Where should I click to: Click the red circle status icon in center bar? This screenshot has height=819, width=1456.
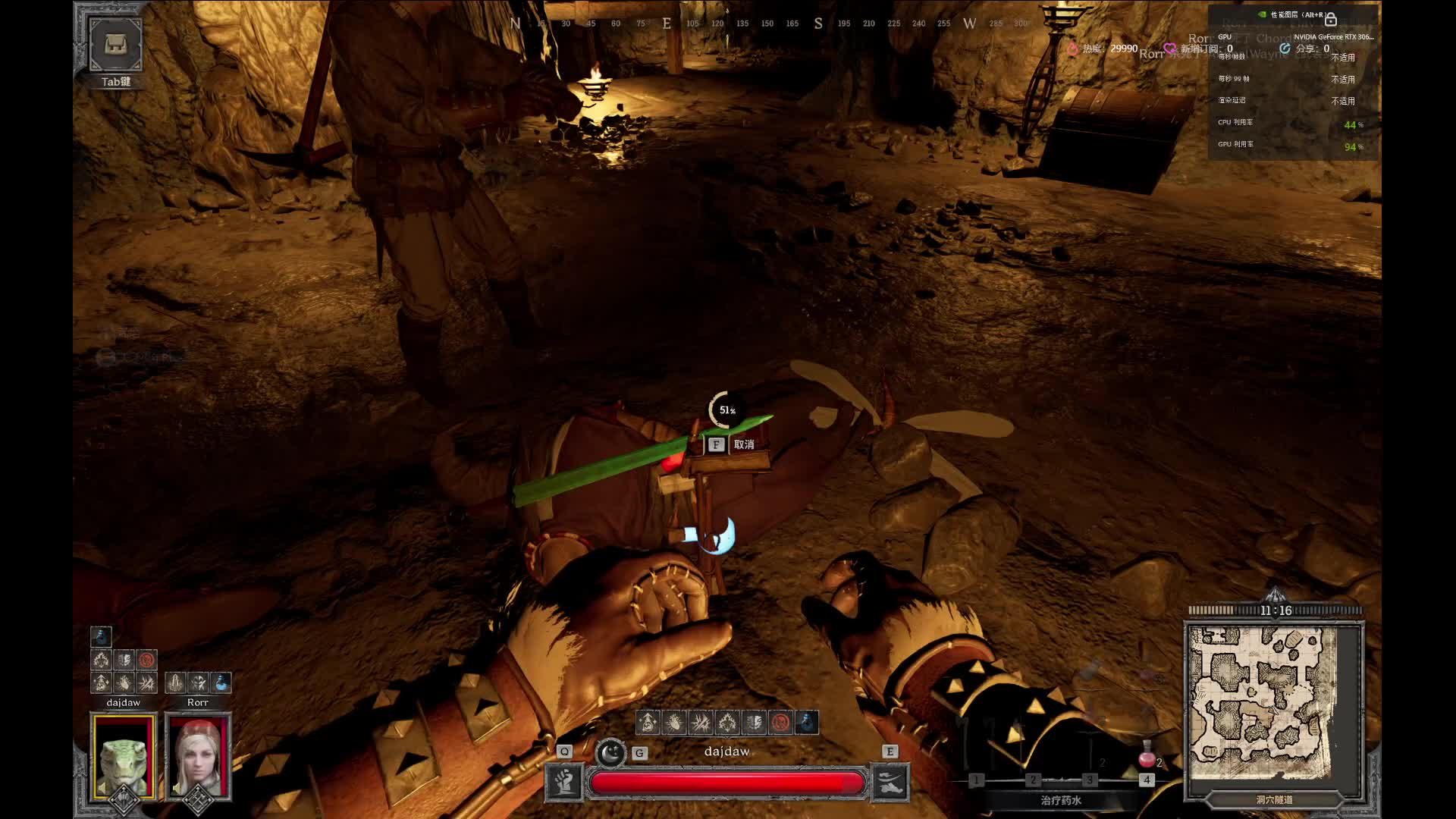click(x=780, y=722)
